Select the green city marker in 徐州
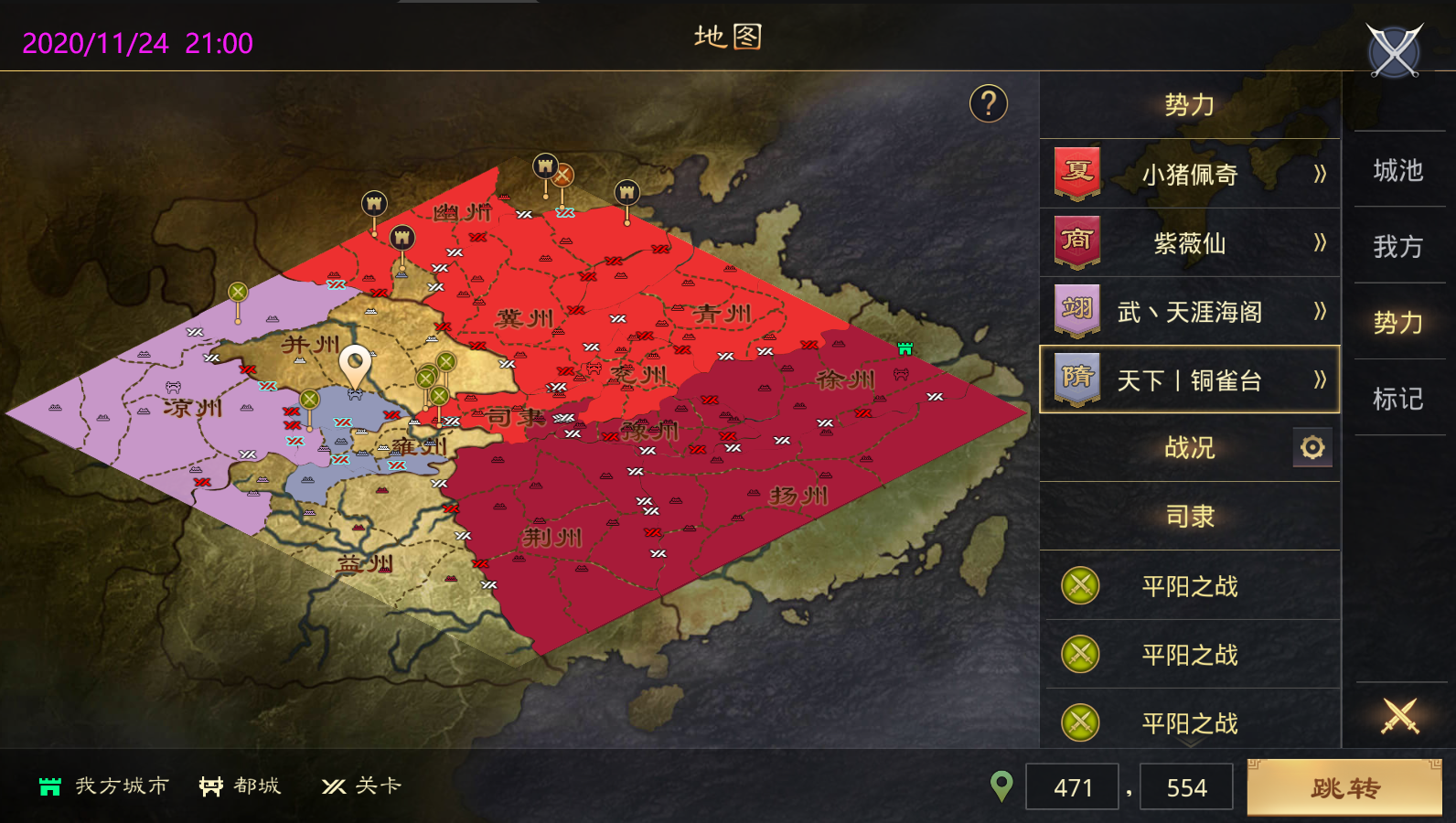Viewport: 1456px width, 823px height. point(905,348)
